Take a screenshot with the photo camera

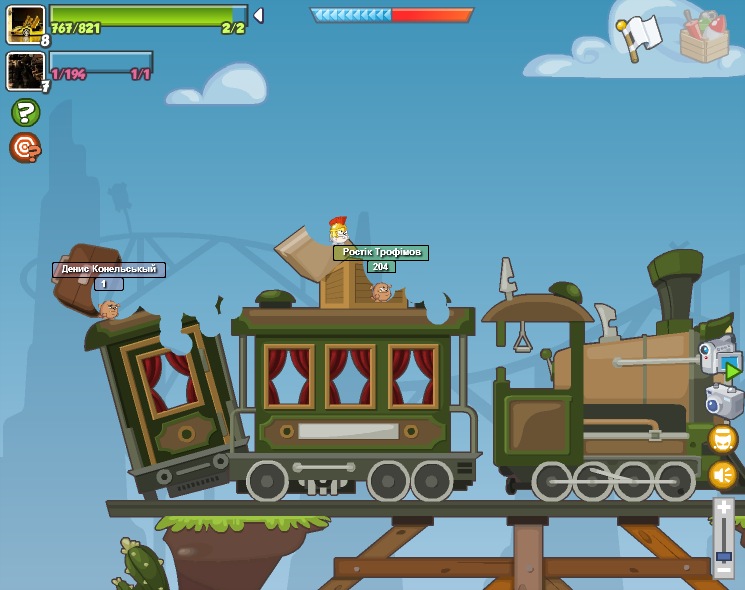(x=722, y=401)
